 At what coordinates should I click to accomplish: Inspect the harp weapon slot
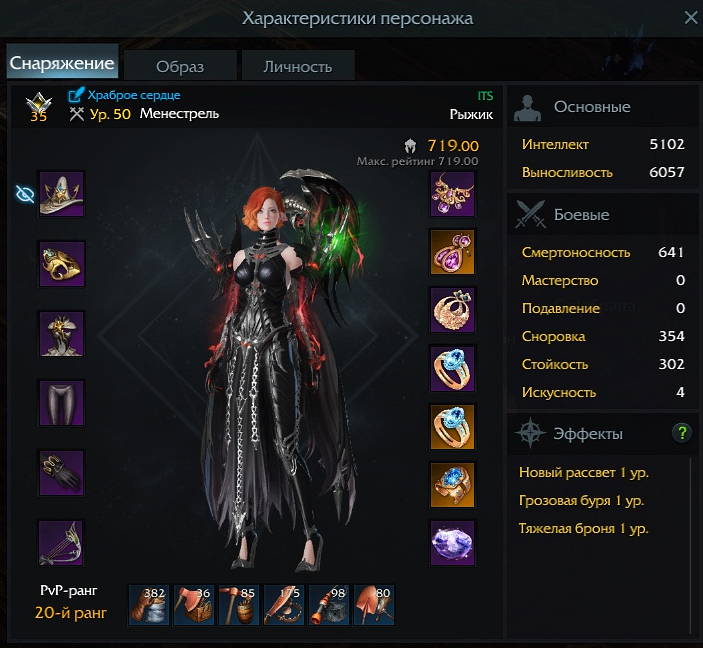point(61,544)
